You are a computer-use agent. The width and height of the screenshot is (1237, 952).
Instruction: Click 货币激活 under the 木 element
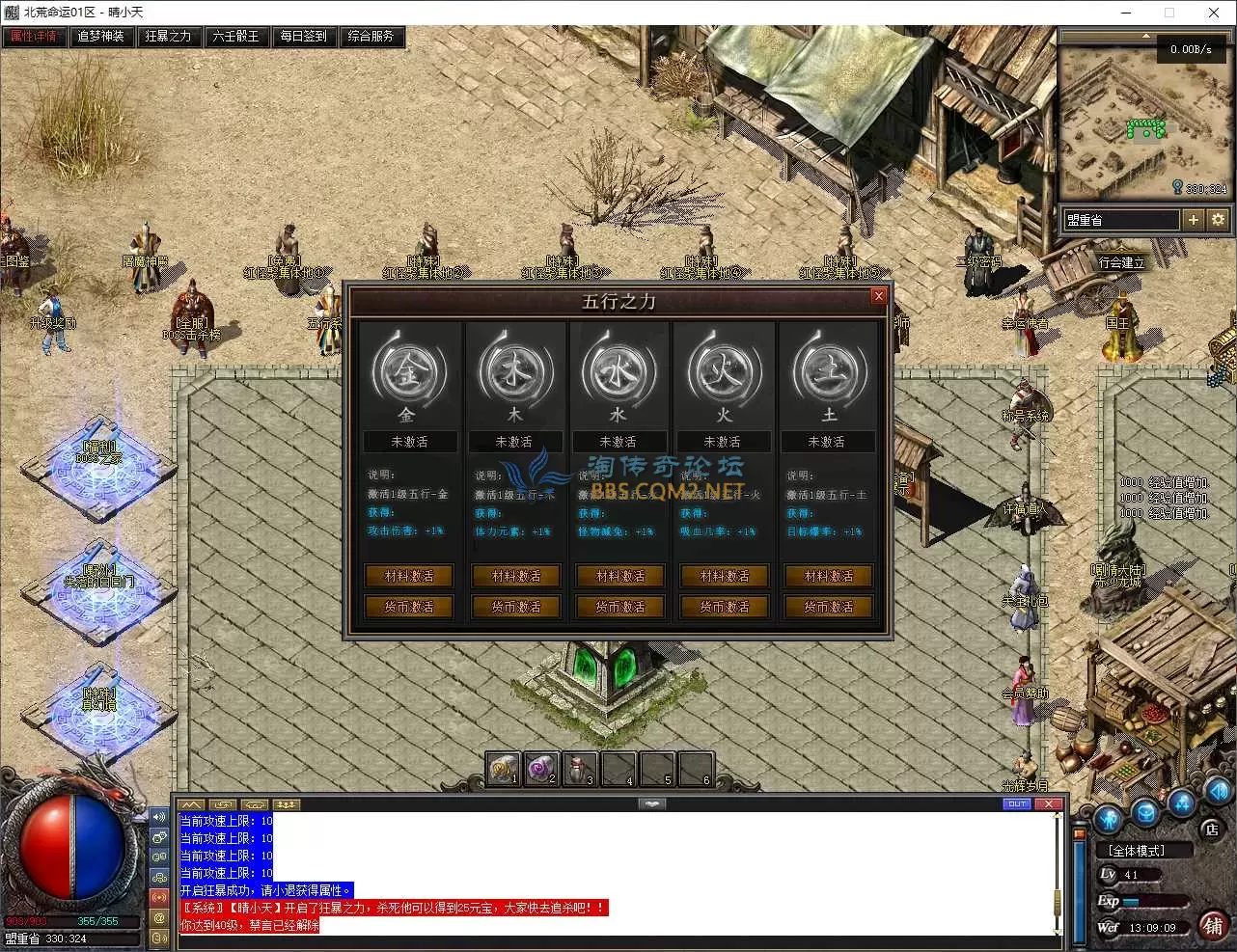coord(516,607)
